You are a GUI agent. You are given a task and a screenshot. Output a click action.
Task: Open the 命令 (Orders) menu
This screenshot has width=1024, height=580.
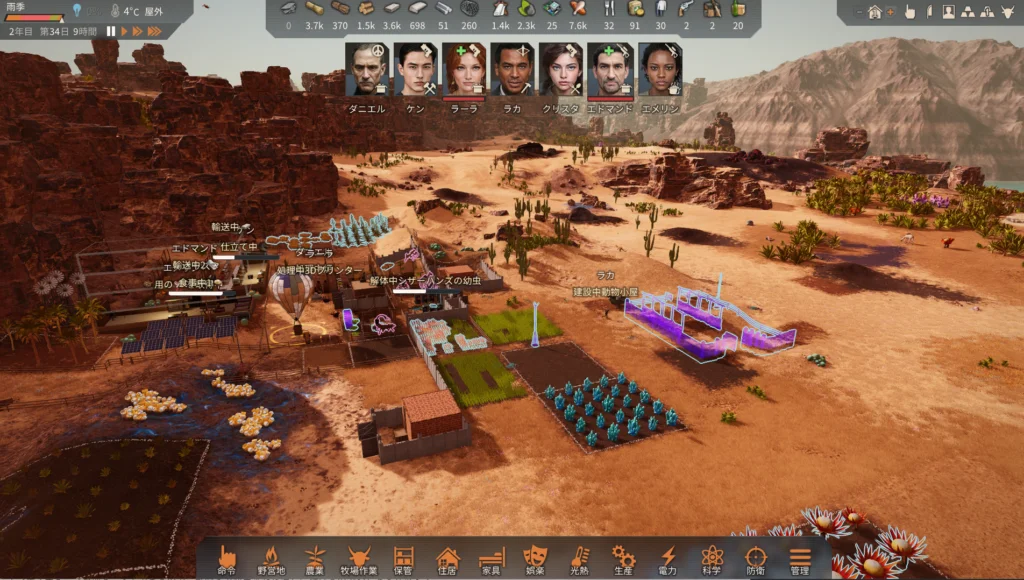point(226,559)
